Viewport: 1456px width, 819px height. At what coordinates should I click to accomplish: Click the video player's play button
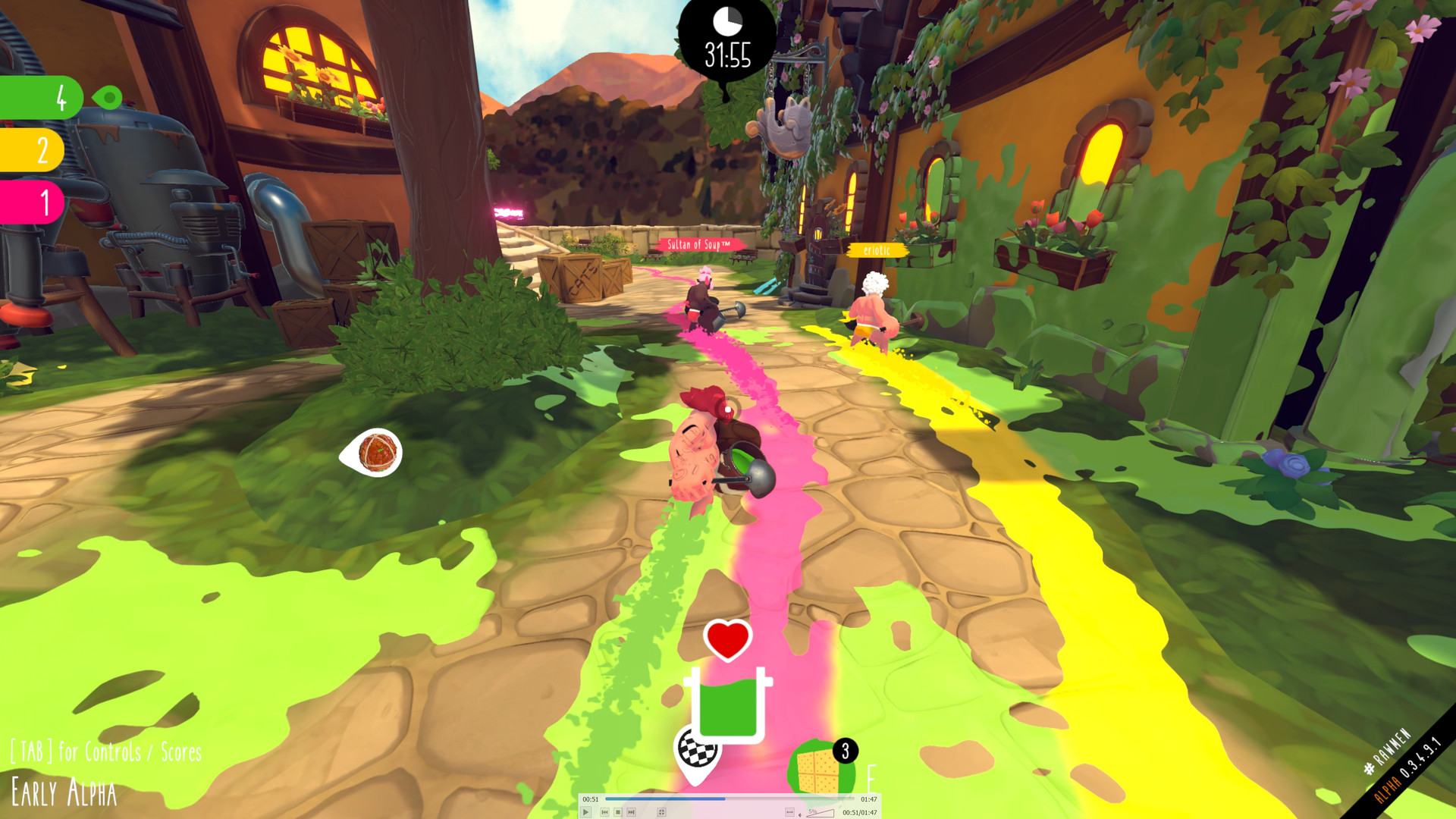click(x=586, y=812)
